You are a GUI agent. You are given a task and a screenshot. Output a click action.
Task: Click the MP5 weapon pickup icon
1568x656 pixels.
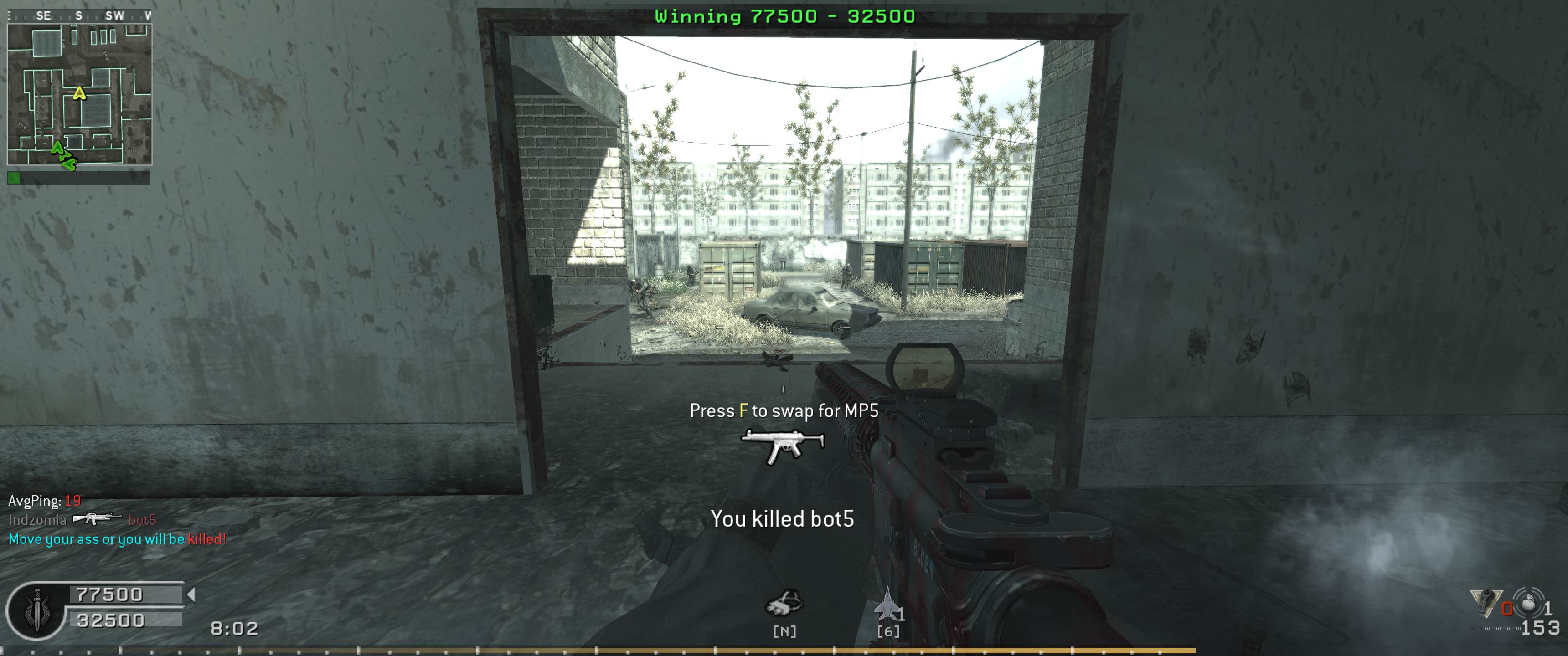(783, 446)
